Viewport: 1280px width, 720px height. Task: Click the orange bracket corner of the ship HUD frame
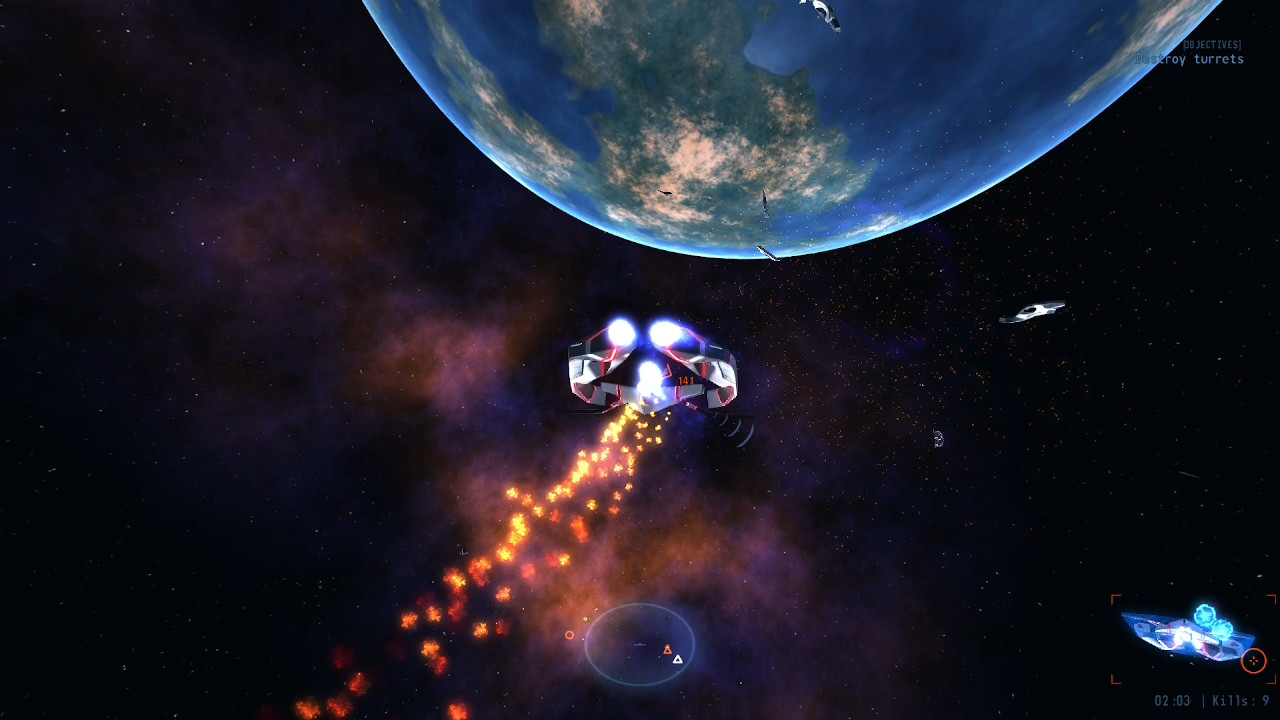click(x=1115, y=597)
